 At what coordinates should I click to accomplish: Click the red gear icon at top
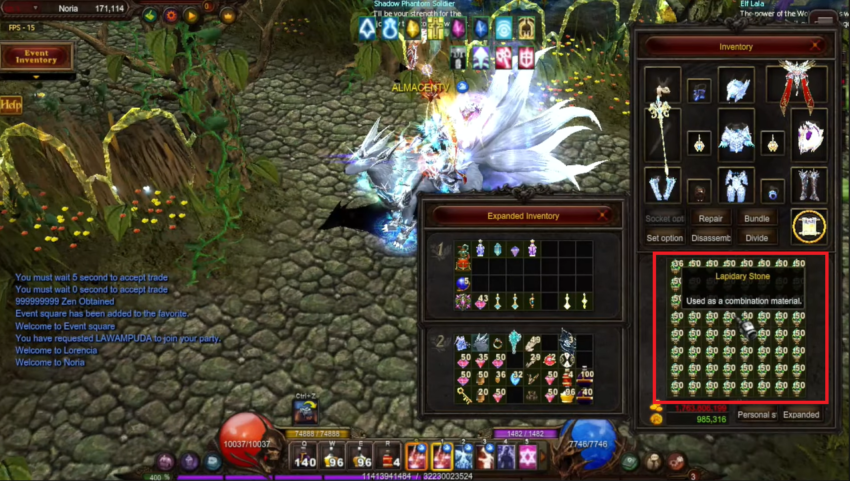point(170,15)
